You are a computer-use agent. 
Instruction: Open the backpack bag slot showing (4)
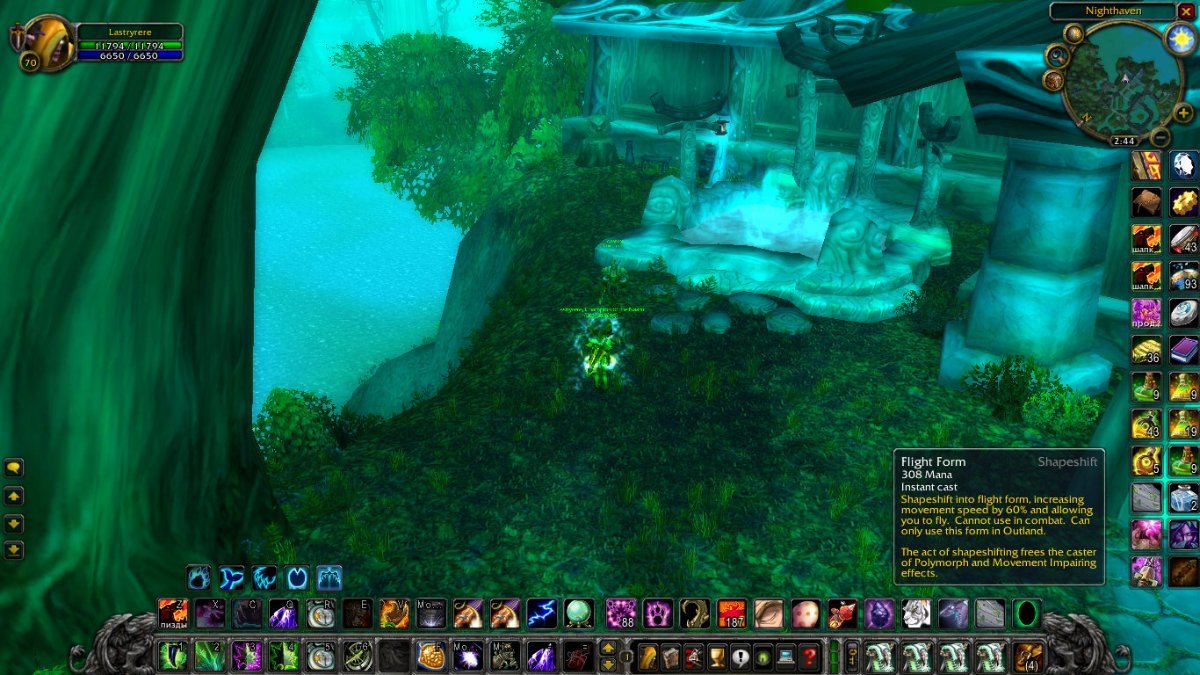tap(1028, 657)
